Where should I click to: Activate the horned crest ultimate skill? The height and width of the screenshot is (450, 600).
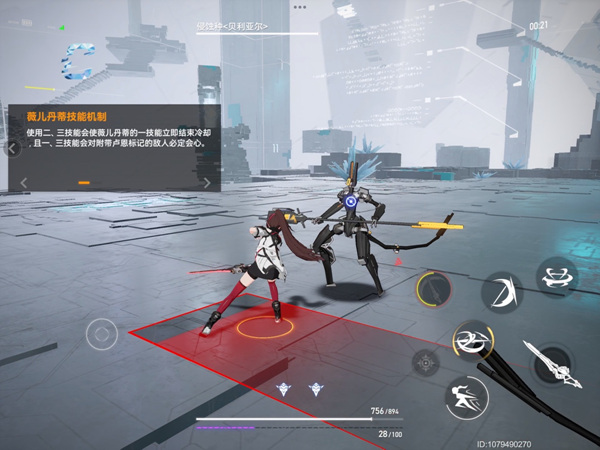point(556,276)
